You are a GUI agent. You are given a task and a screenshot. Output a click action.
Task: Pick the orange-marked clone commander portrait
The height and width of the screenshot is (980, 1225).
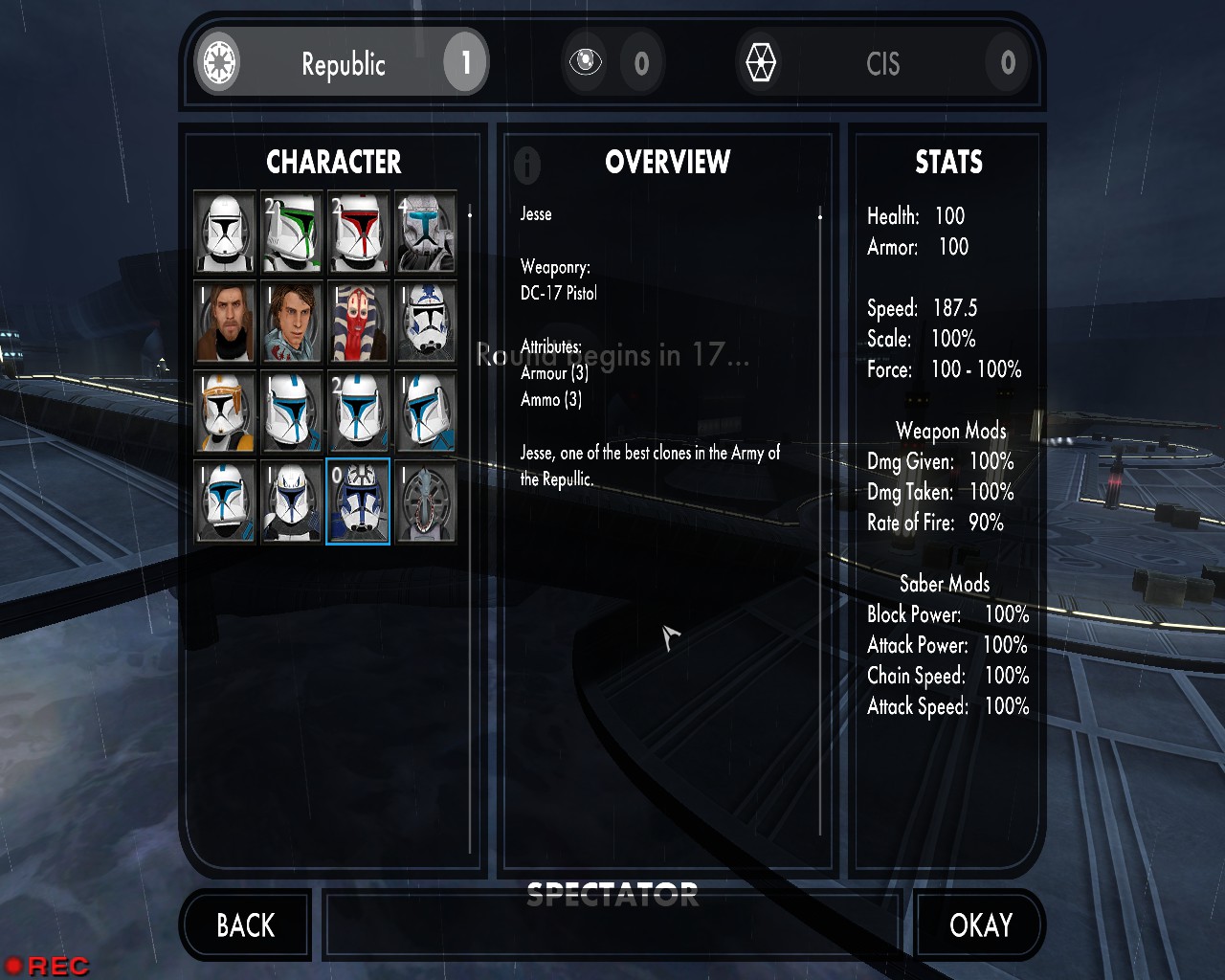click(225, 412)
